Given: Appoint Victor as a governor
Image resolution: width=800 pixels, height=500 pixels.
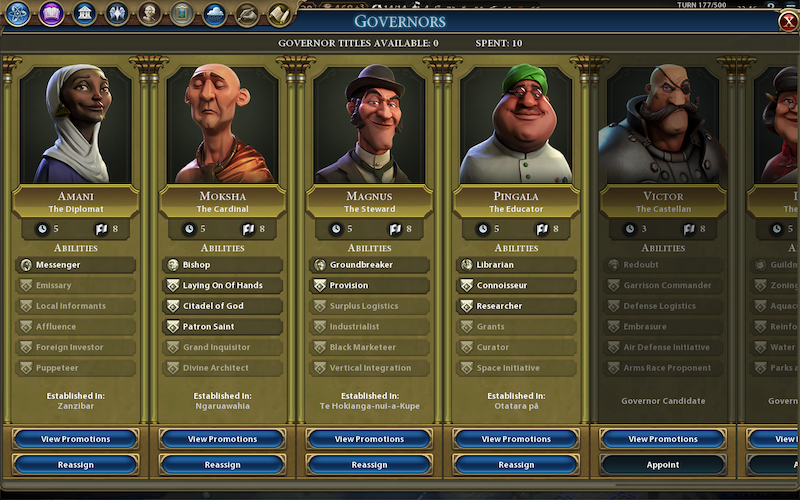Looking at the screenshot, I should click(x=663, y=464).
